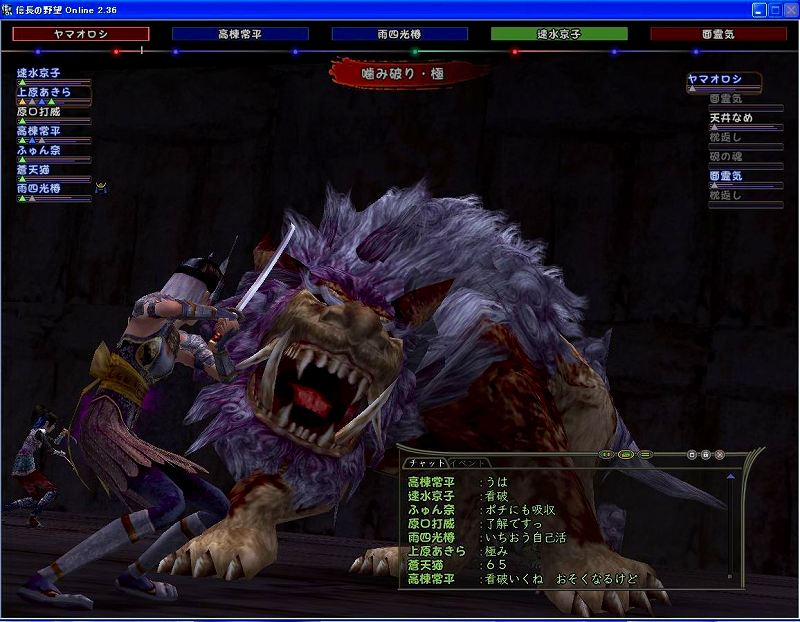Select 高棟常平 in the left party list
The width and height of the screenshot is (800, 622).
39,131
